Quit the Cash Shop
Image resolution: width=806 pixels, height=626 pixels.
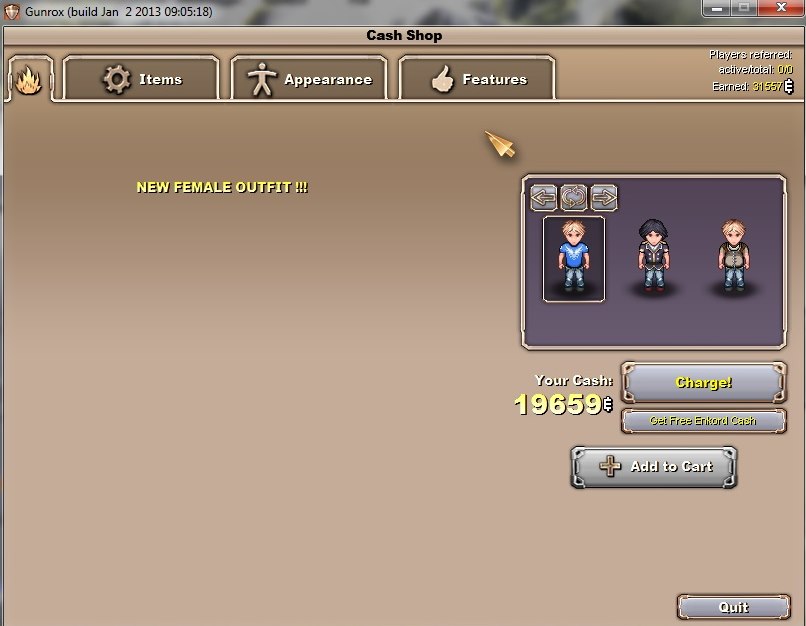(733, 607)
